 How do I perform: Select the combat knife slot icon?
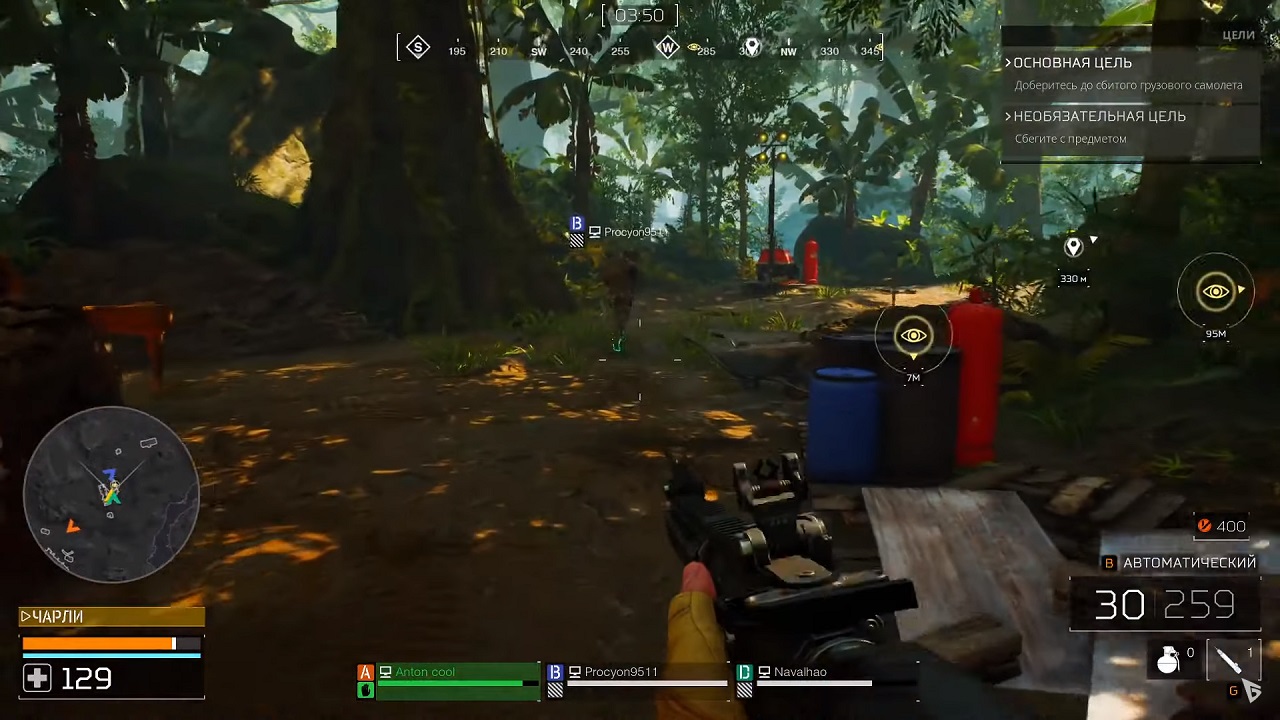point(1229,659)
